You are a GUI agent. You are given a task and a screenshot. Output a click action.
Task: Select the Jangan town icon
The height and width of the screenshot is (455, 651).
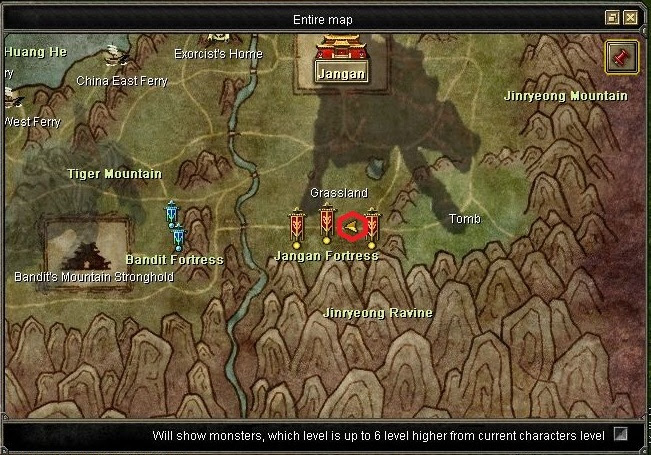point(341,56)
